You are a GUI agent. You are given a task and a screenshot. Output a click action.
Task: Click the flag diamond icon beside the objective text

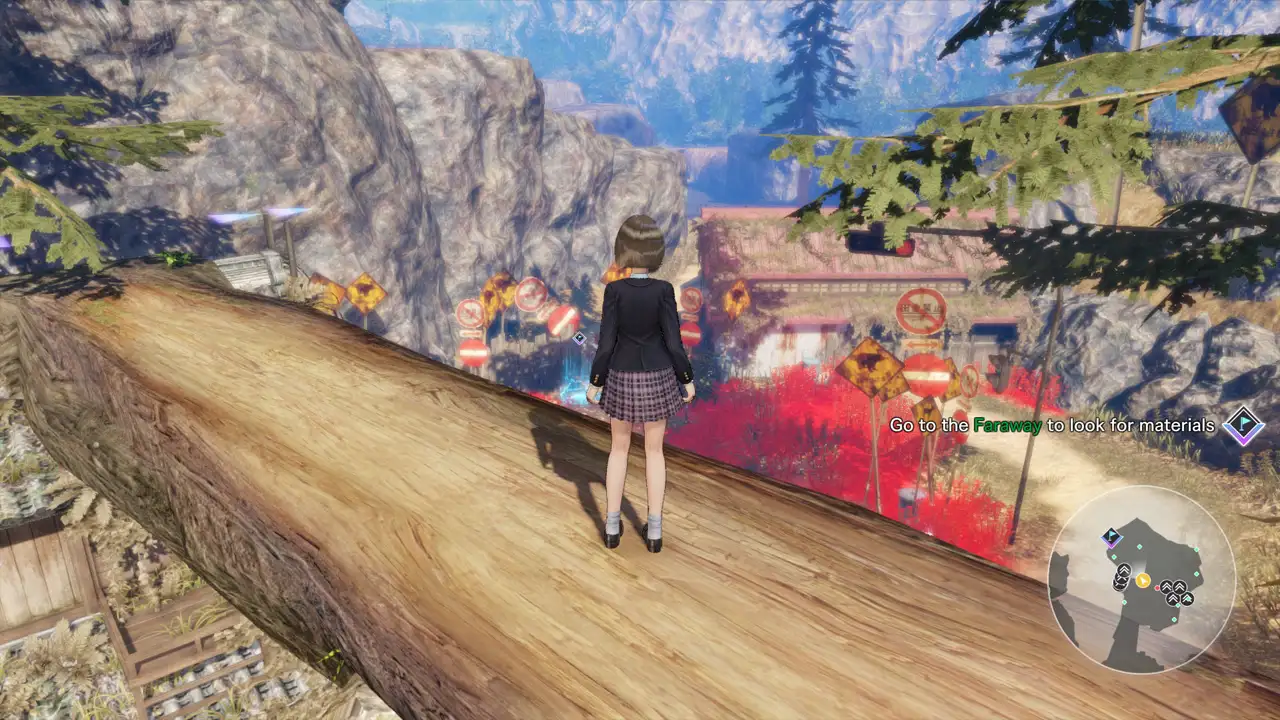pyautogui.click(x=1243, y=425)
